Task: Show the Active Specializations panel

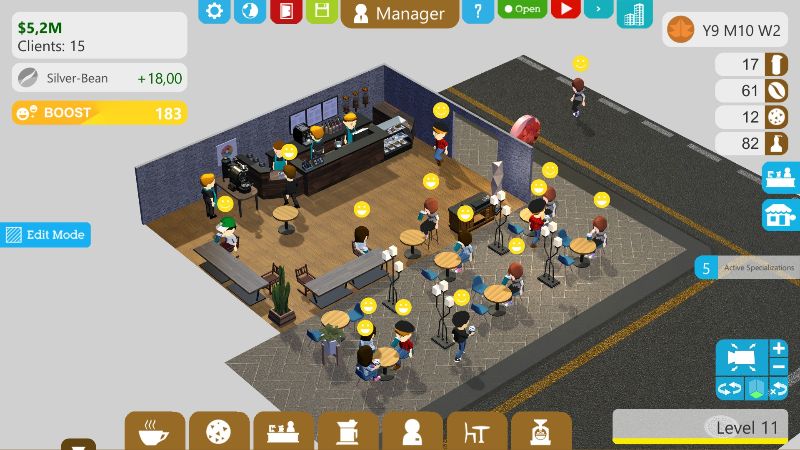Action: [x=747, y=268]
